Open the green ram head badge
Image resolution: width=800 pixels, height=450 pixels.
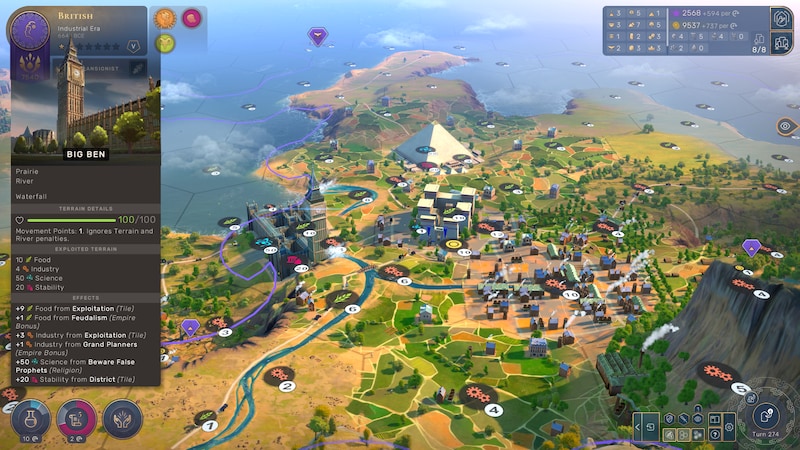165,42
